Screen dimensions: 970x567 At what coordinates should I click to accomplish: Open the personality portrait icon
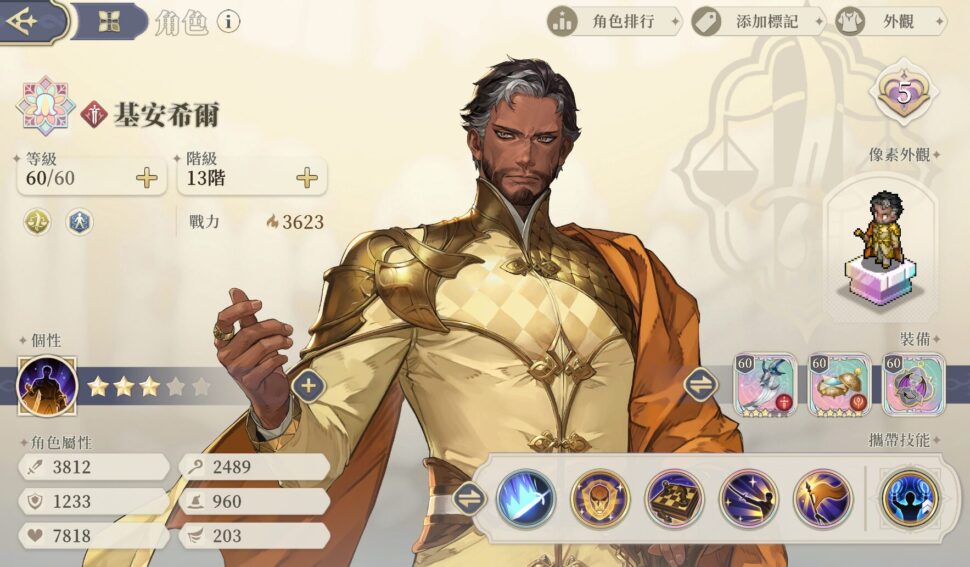(47, 385)
